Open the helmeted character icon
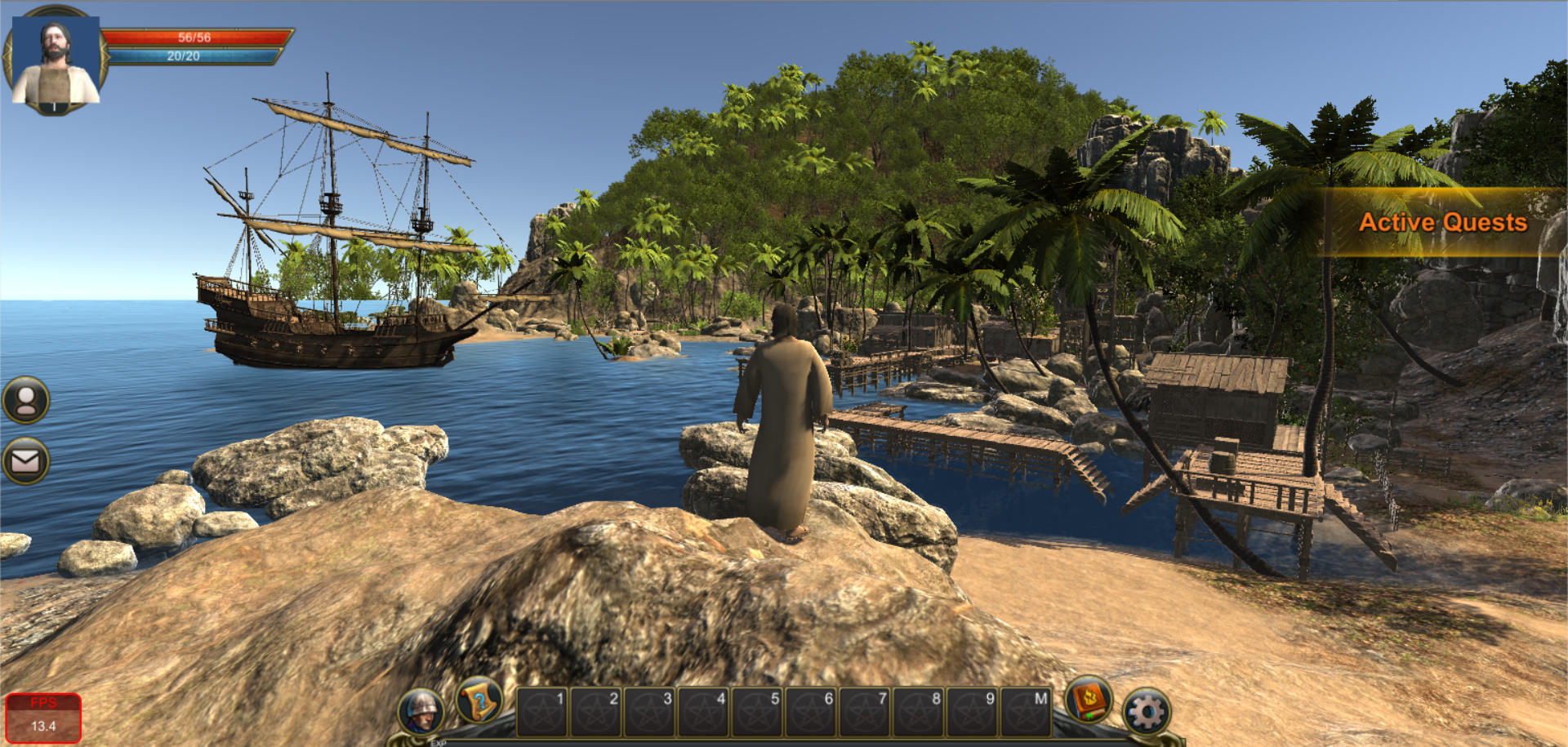The height and width of the screenshot is (747, 1568). [x=421, y=712]
